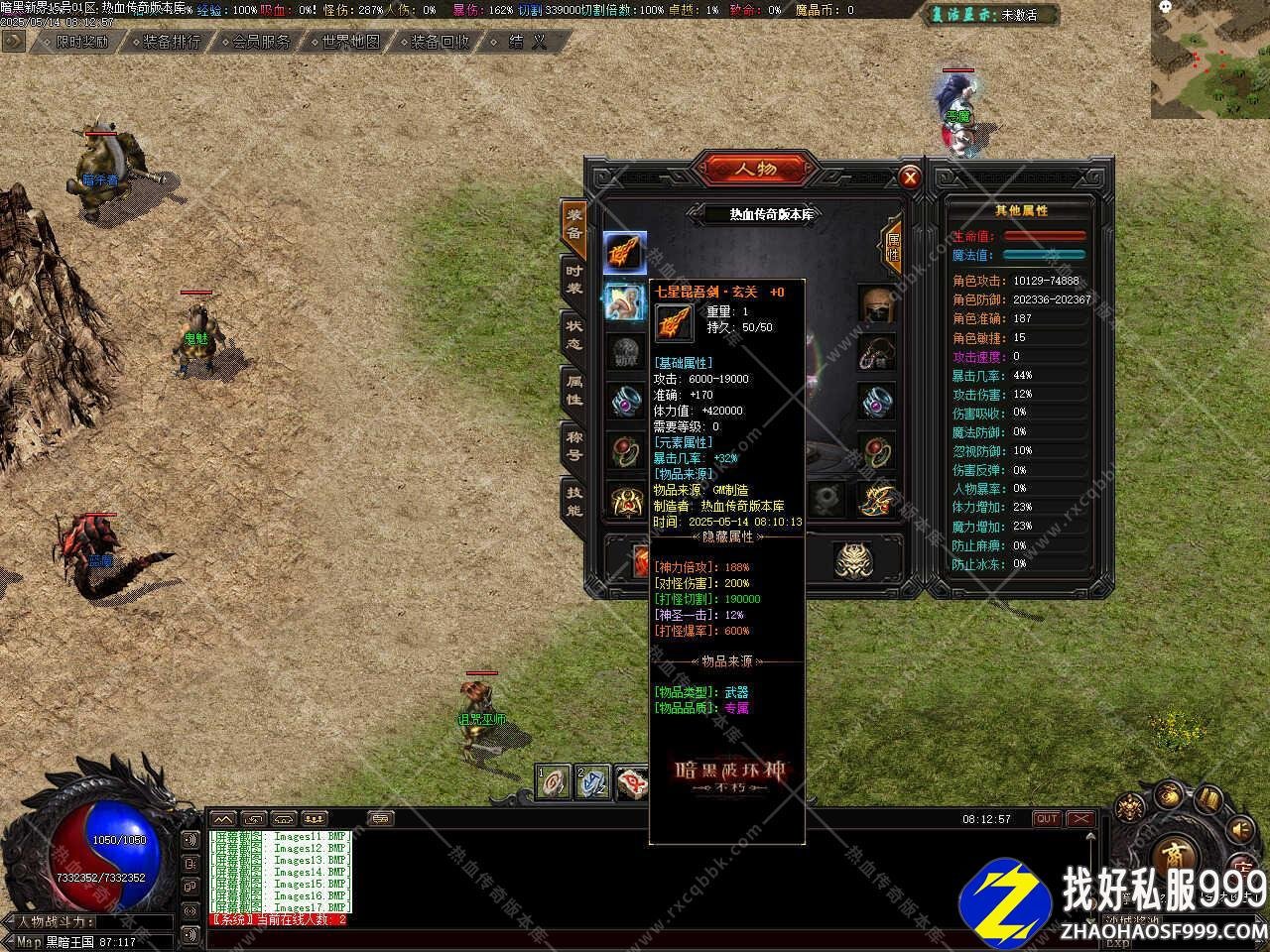Click the minimap in the corner
The image size is (1270, 952).
(1210, 59)
